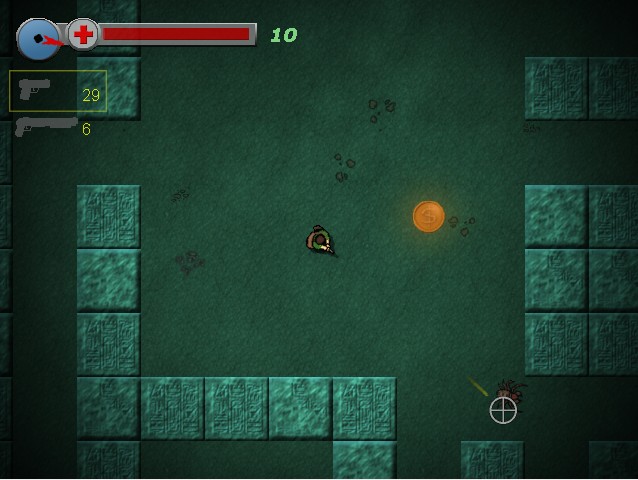Switch to the shotgun weapon slot

(x=50, y=127)
